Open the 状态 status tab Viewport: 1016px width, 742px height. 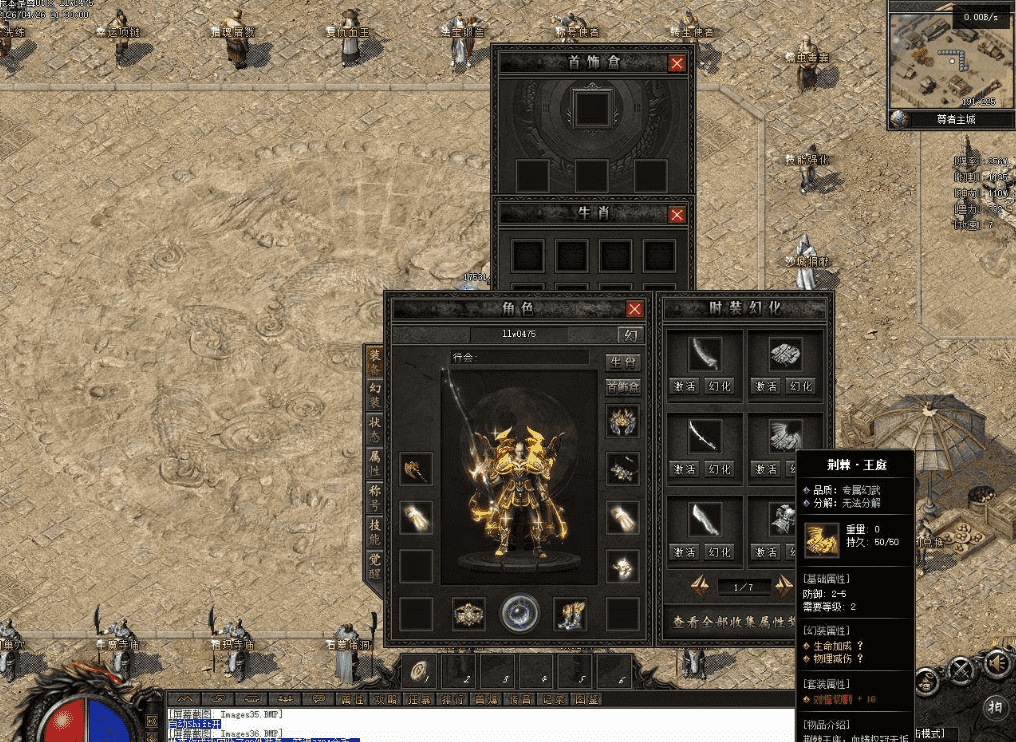click(375, 429)
